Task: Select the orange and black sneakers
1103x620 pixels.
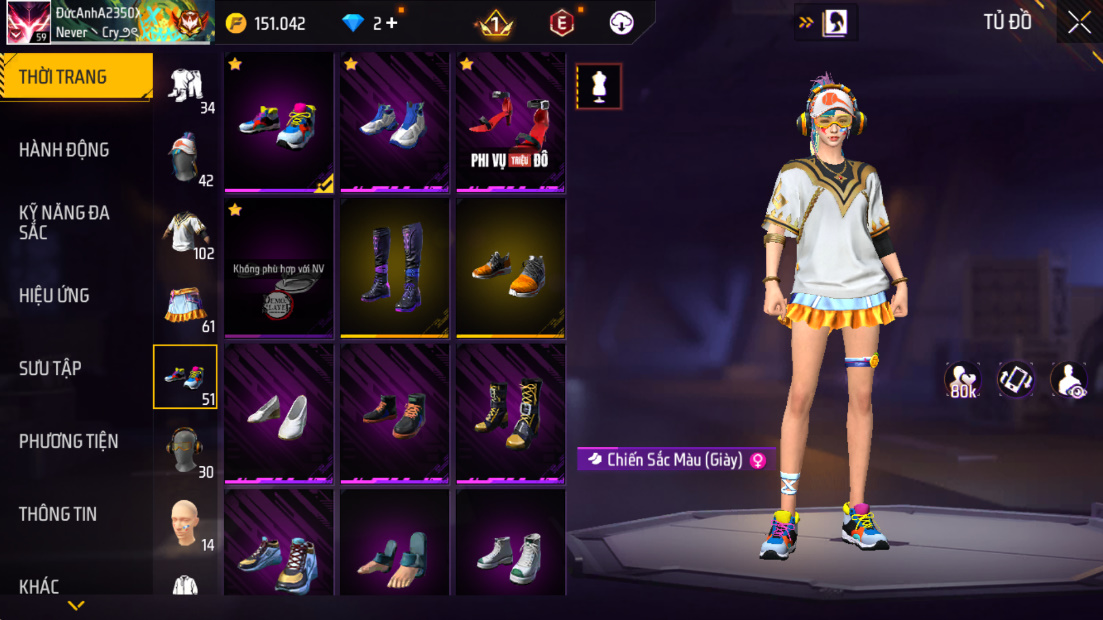Action: (x=510, y=267)
